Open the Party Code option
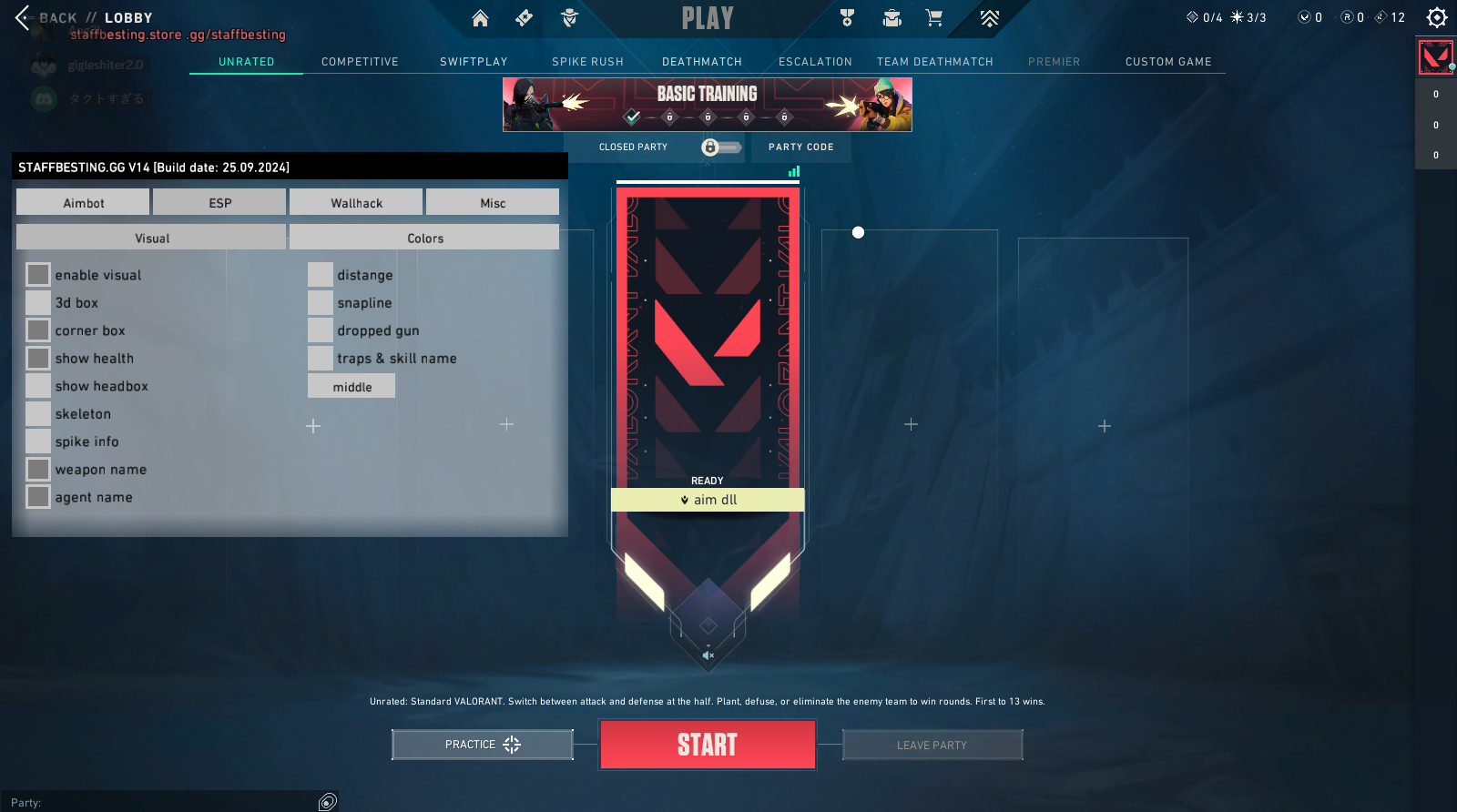The height and width of the screenshot is (812, 1457). [800, 147]
